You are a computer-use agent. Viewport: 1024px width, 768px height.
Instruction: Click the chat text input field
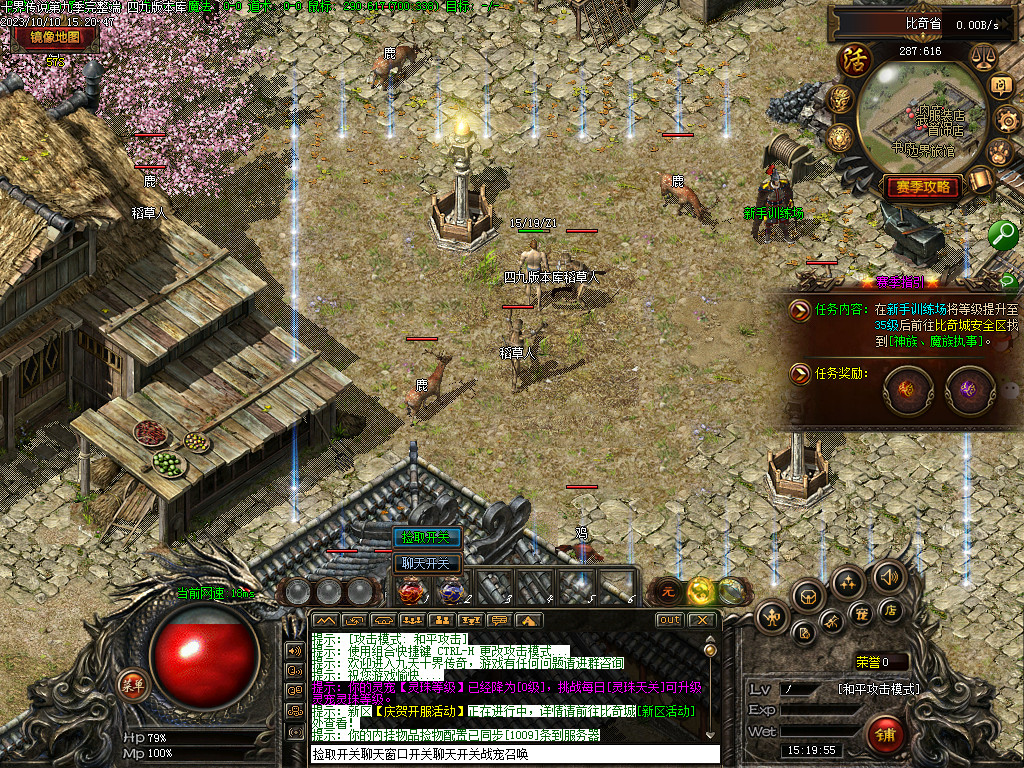[x=514, y=755]
